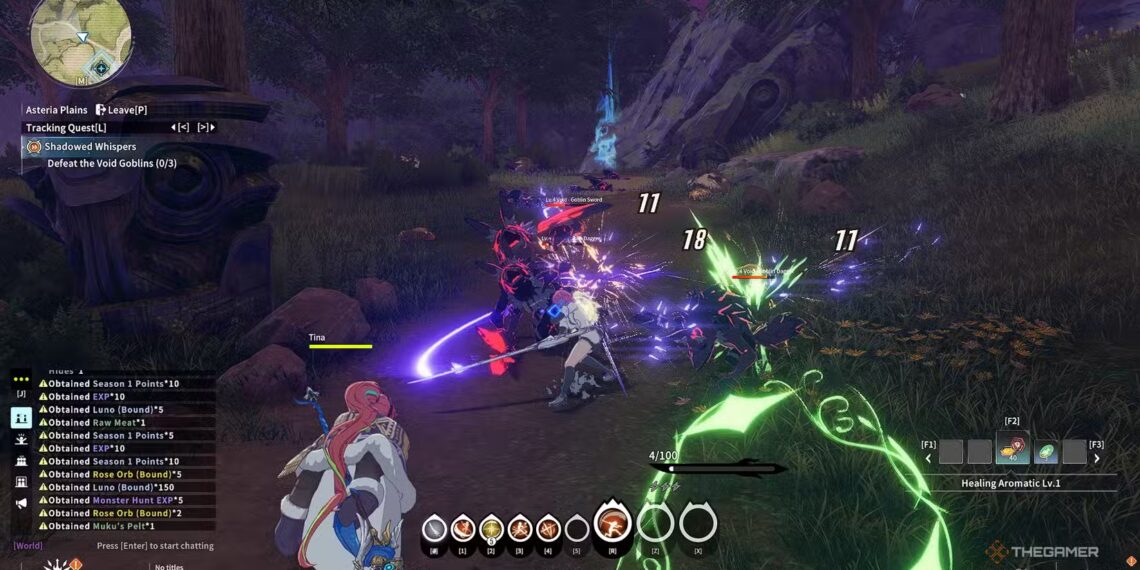Cycle the quick item bar right
This screenshot has height=570, width=1140.
click(x=1097, y=459)
